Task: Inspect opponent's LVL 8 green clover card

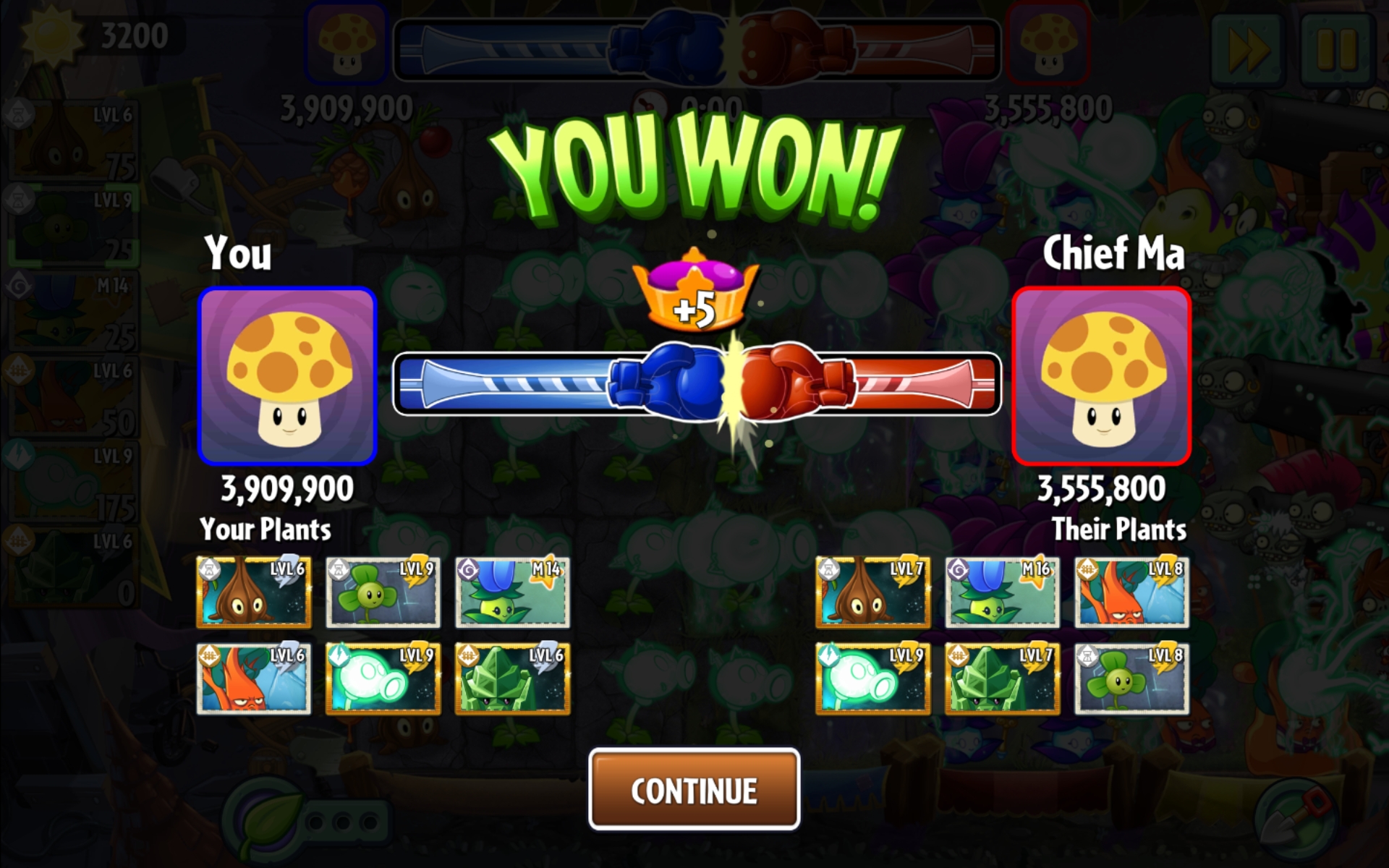Action: pos(1131,678)
